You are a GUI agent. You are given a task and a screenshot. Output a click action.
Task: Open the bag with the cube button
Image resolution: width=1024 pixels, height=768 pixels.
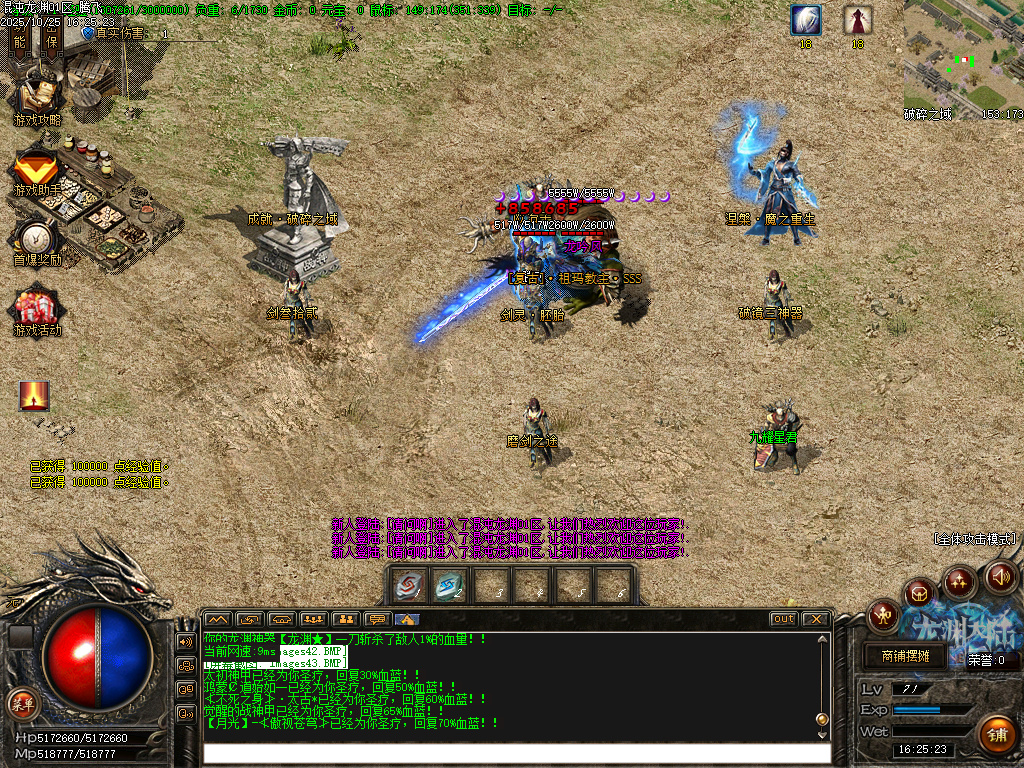(x=920, y=594)
